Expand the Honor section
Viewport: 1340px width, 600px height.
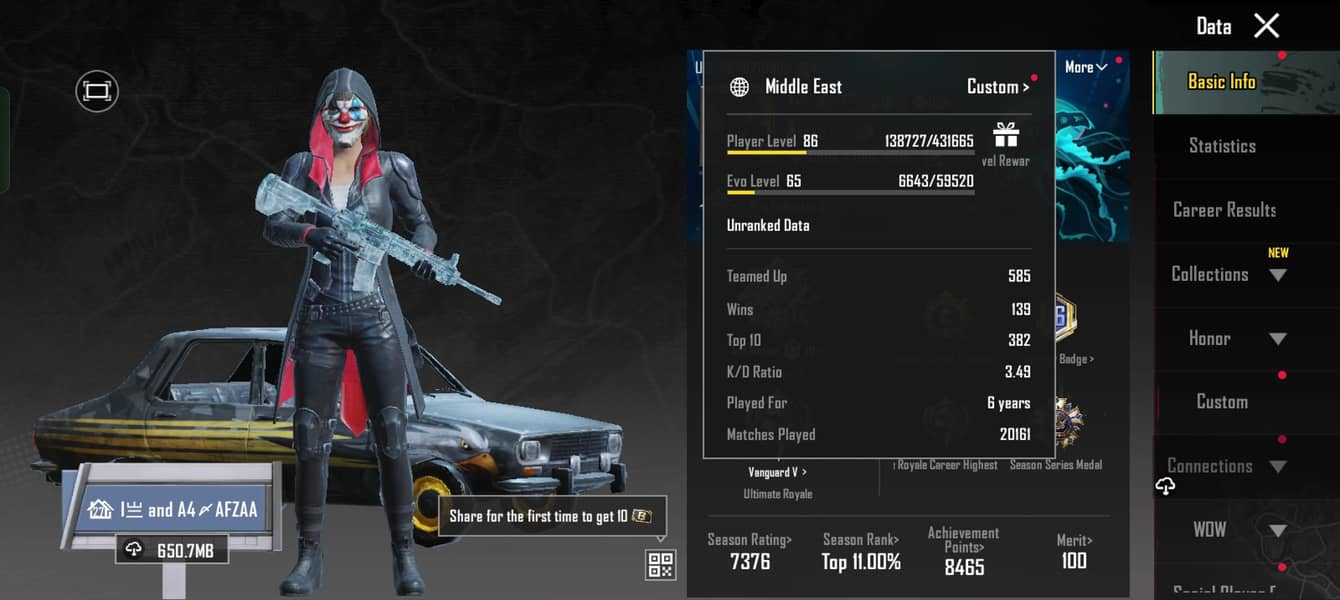pyautogui.click(x=1227, y=338)
